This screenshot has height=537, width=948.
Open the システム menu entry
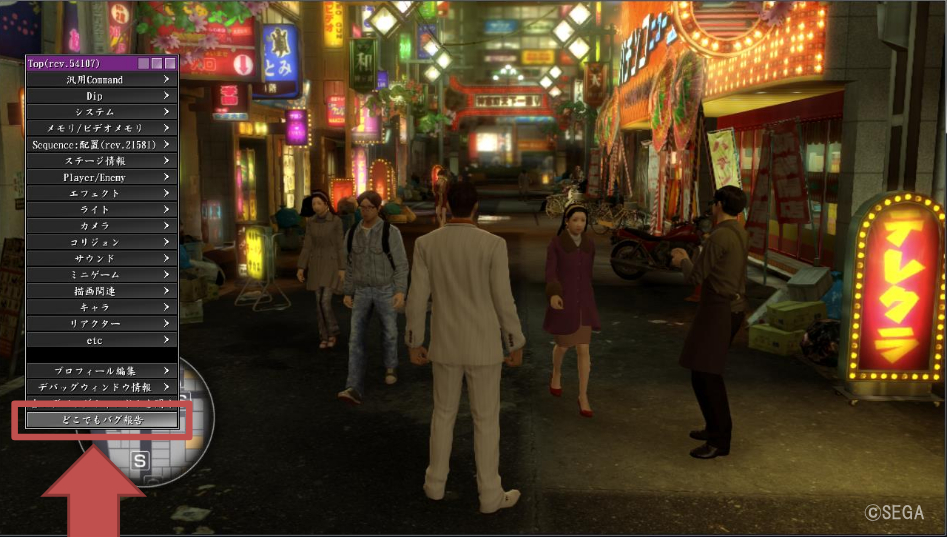click(101, 112)
